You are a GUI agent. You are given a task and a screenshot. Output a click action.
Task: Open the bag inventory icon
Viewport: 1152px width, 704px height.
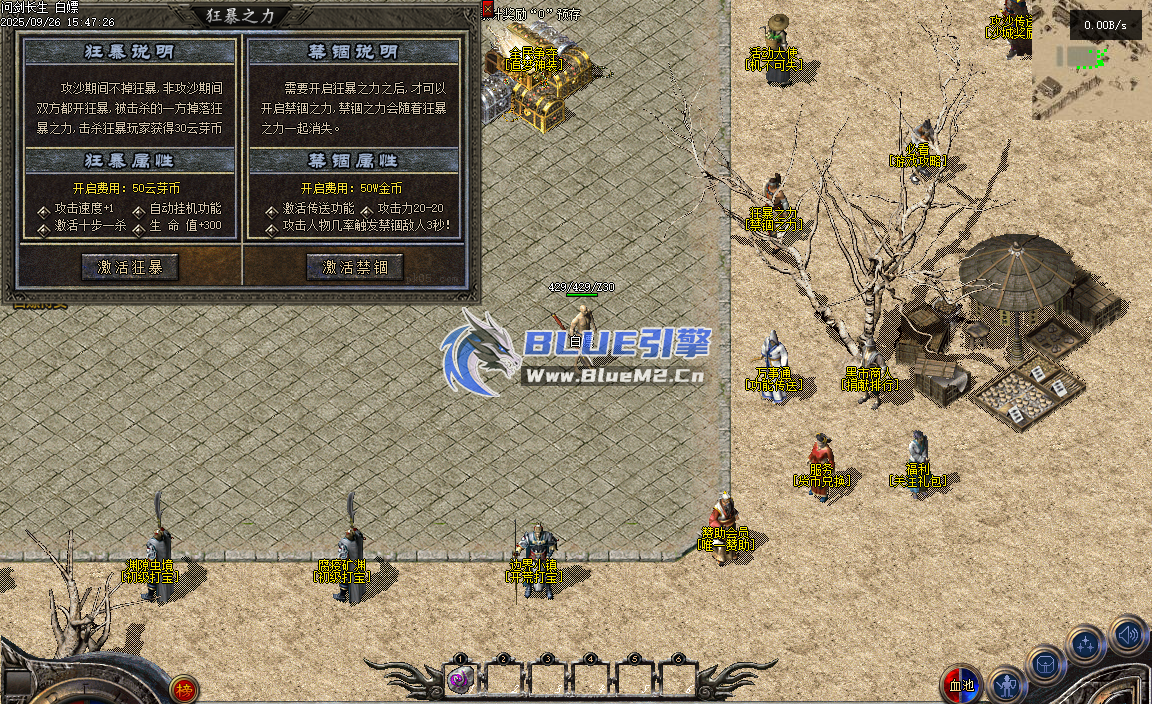tap(1046, 664)
